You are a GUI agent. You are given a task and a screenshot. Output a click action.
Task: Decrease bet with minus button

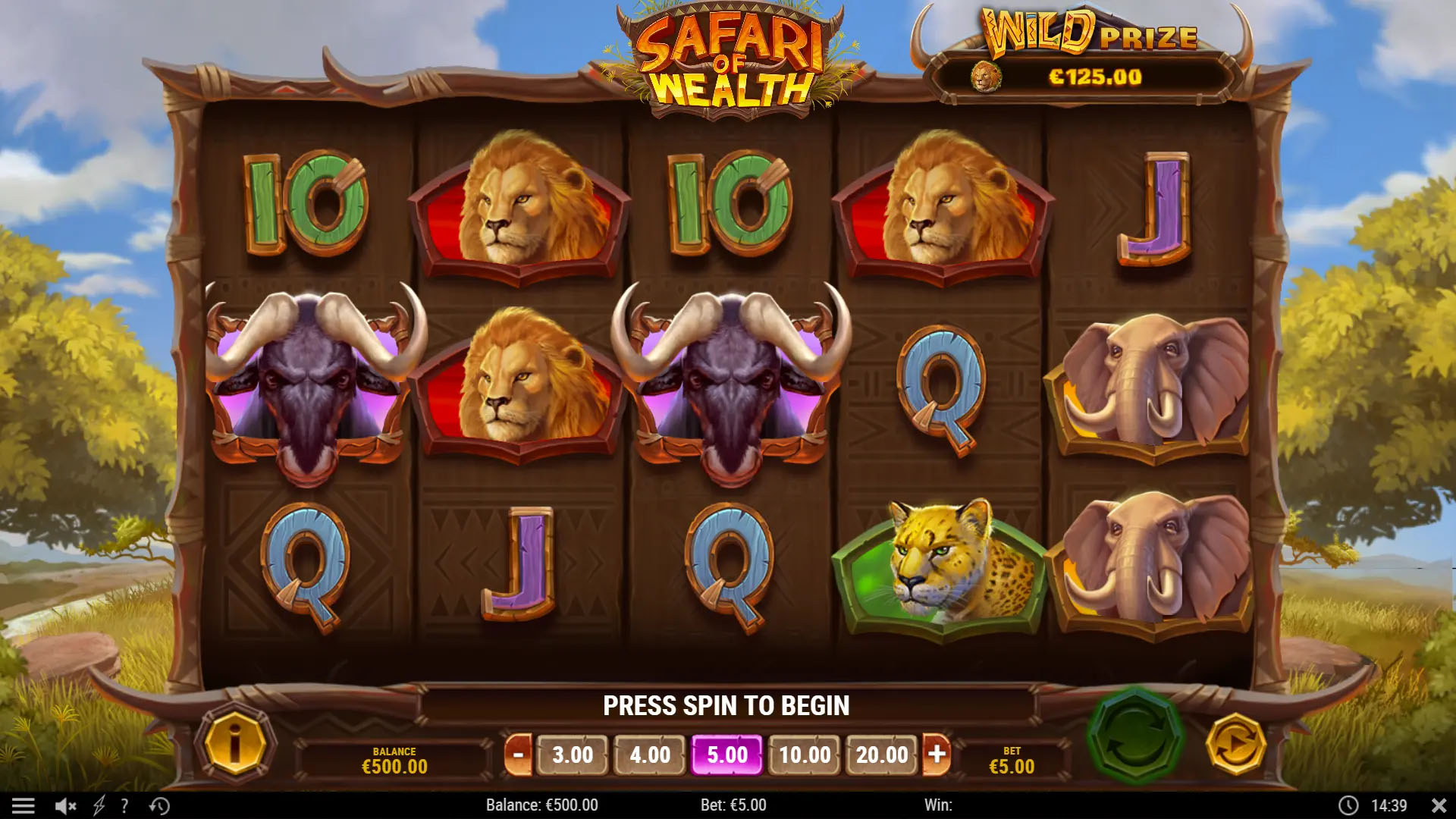click(x=519, y=755)
